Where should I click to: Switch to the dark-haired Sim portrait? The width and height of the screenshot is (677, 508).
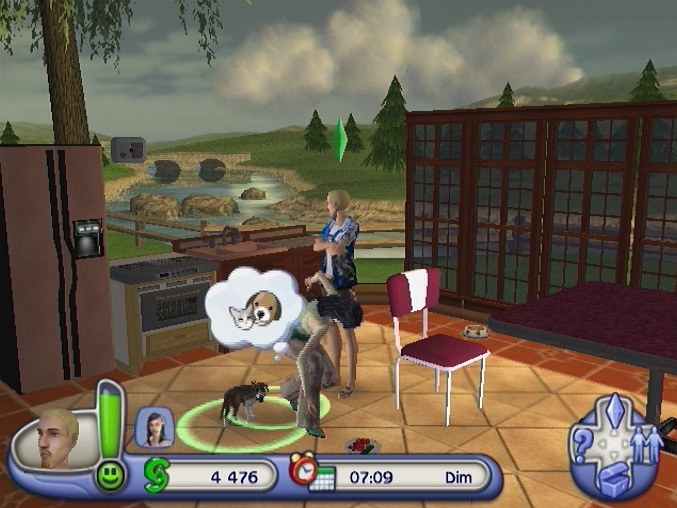(x=155, y=427)
